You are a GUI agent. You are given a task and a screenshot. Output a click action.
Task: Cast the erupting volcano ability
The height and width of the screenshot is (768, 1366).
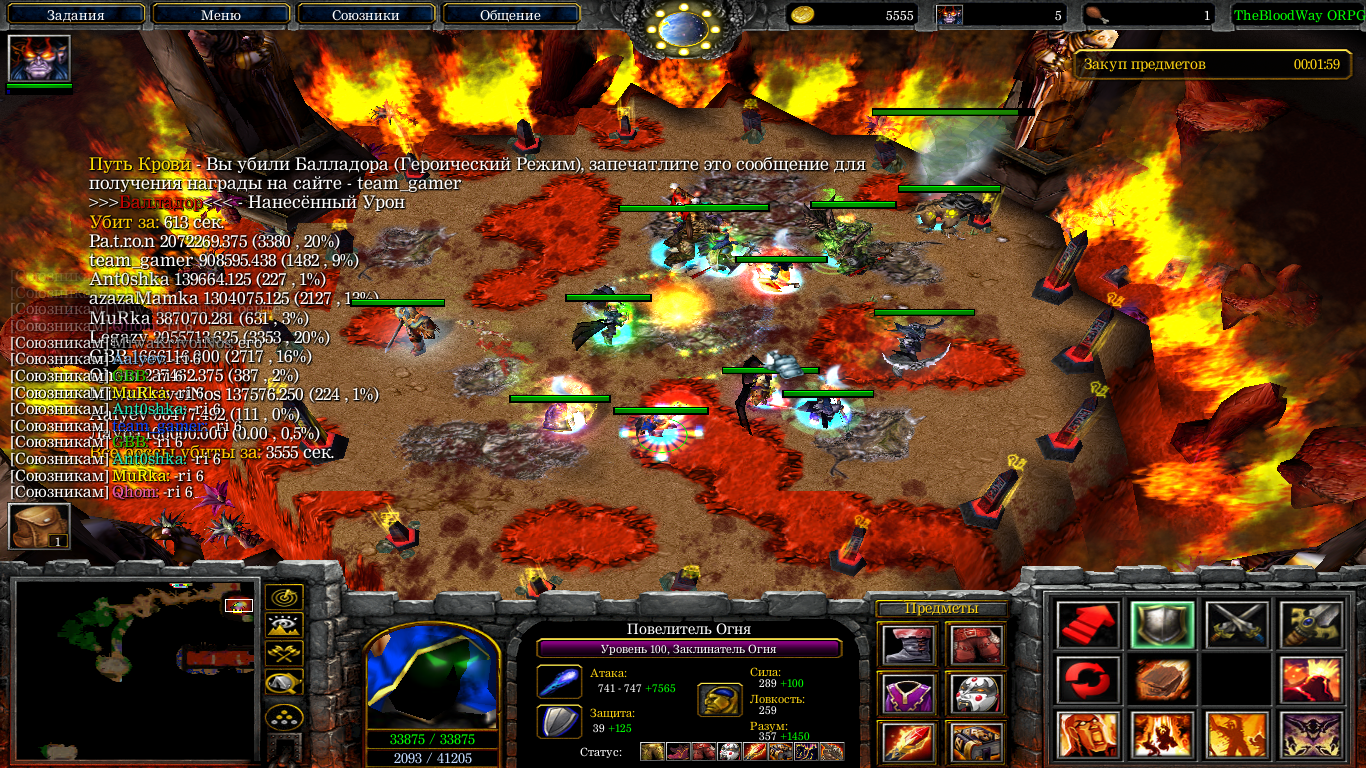pyautogui.click(x=1311, y=680)
